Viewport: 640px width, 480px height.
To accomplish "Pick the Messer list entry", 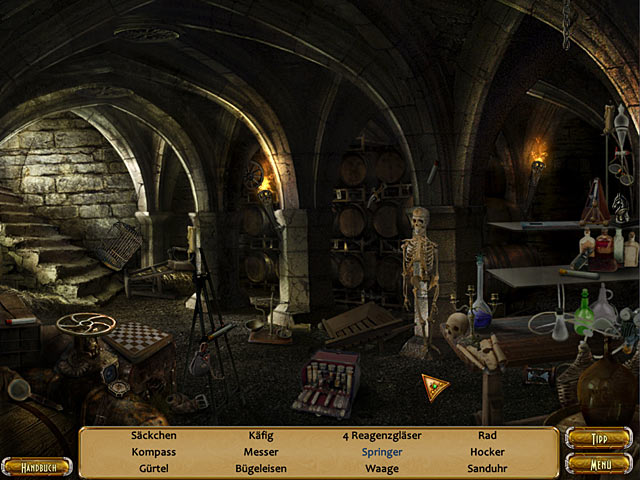I will [x=260, y=452].
